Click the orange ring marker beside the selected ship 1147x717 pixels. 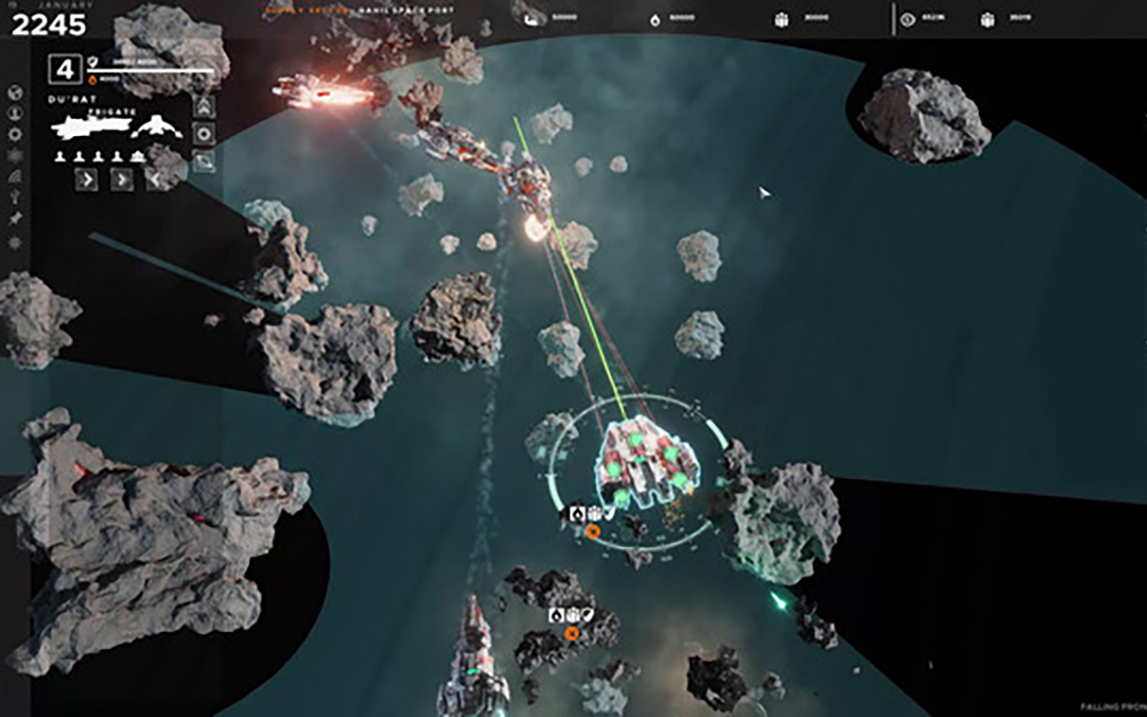click(593, 532)
